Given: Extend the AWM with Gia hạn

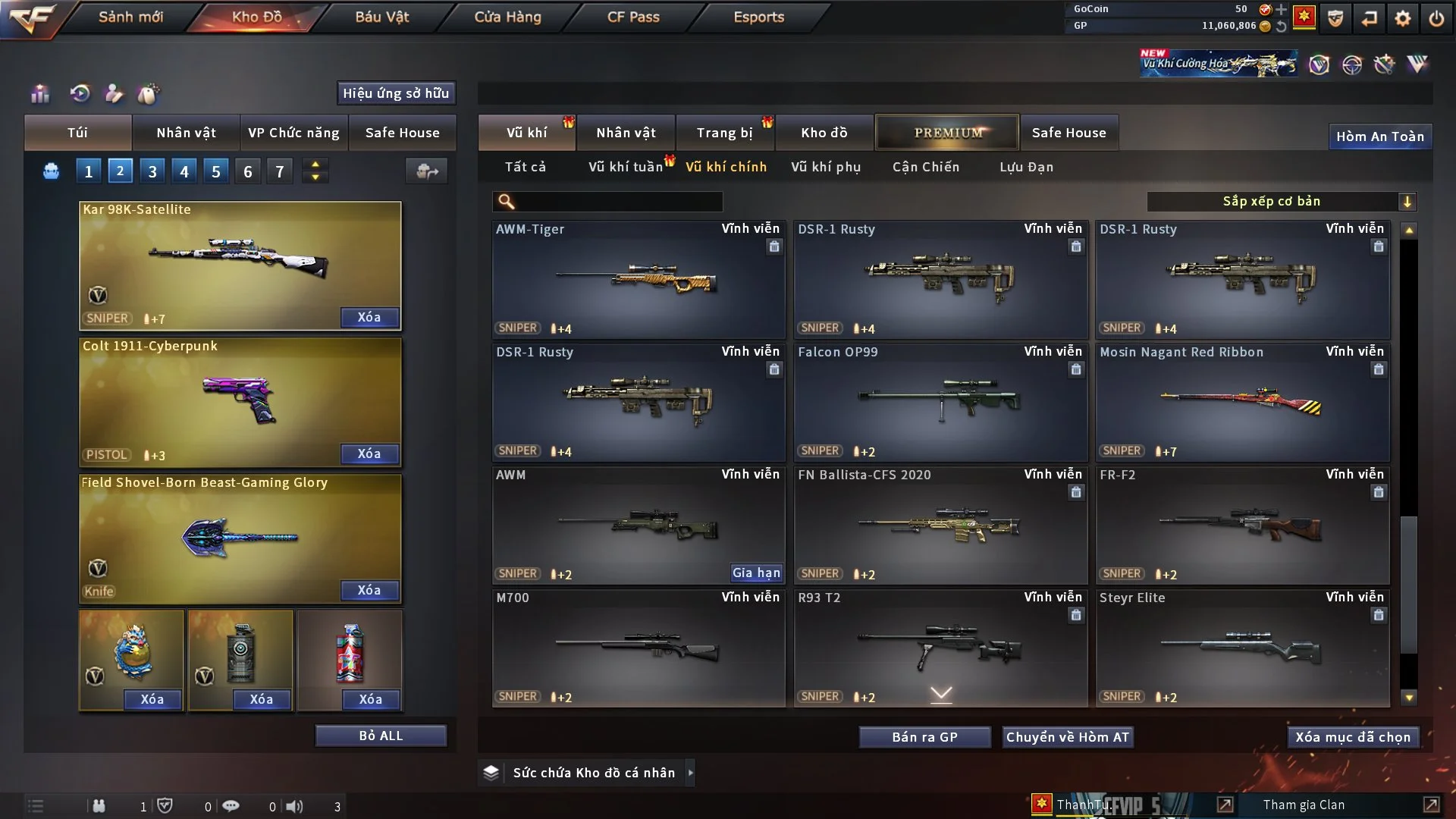Looking at the screenshot, I should (x=756, y=573).
